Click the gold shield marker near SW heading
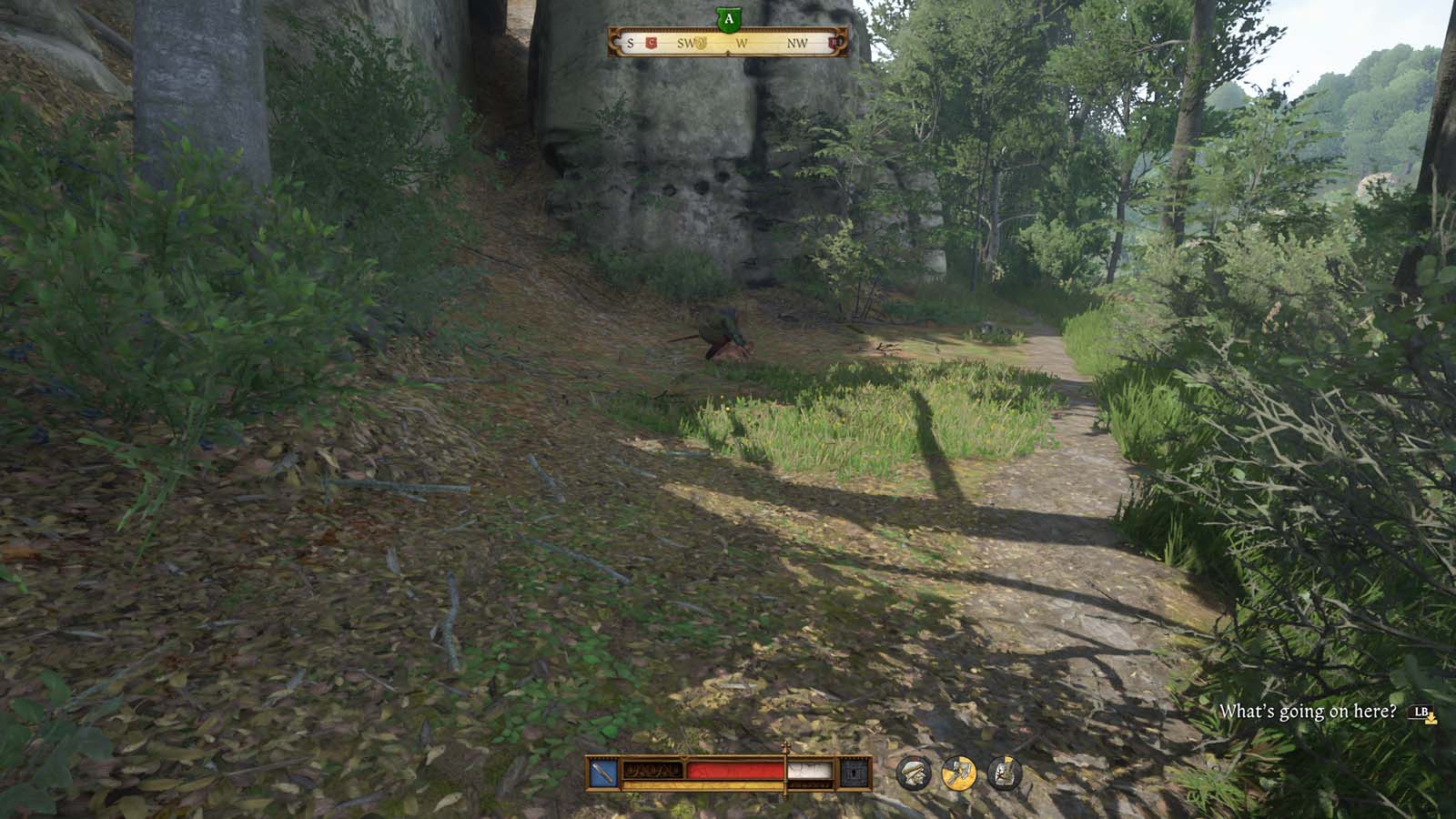 coord(701,43)
